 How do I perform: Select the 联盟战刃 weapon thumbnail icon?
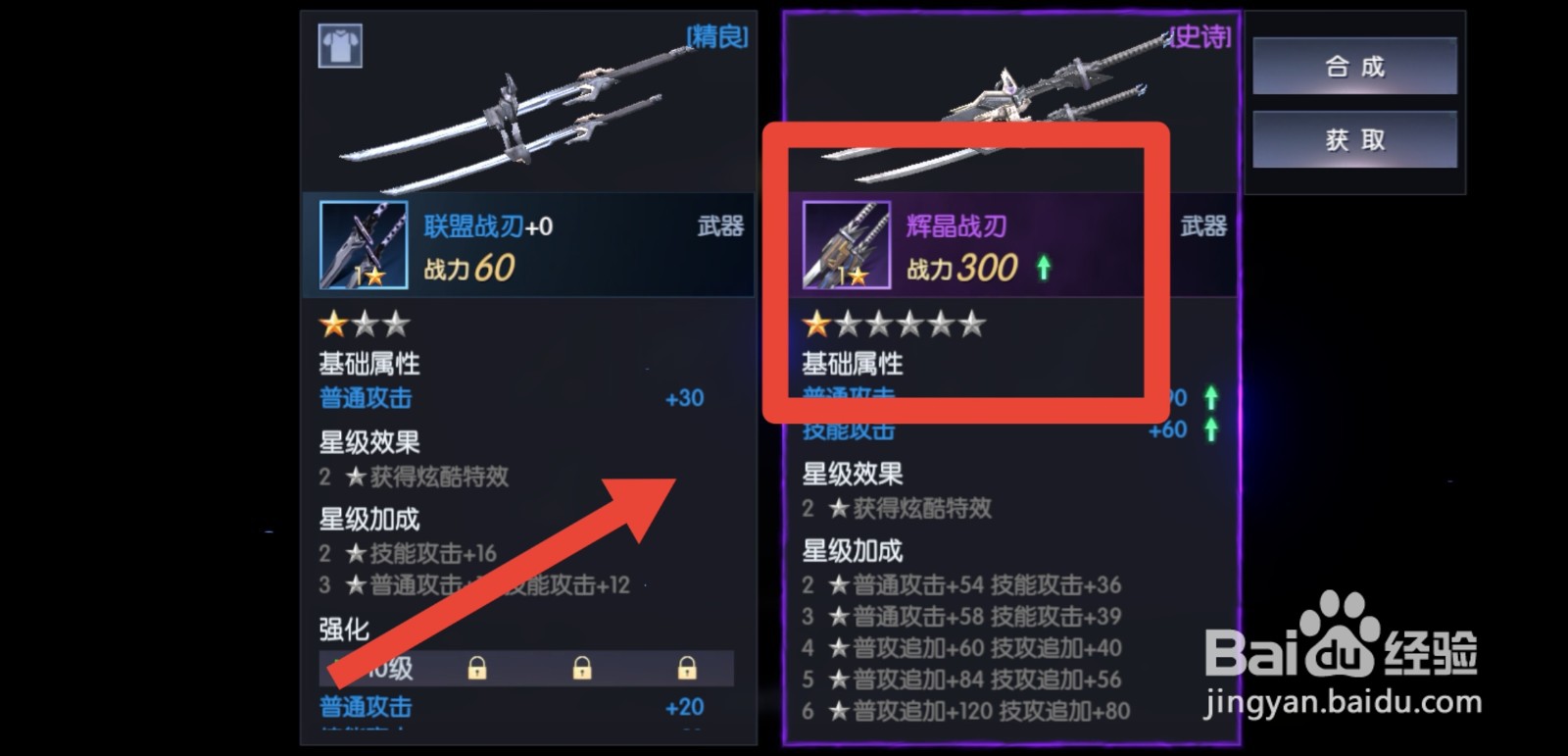coord(364,244)
